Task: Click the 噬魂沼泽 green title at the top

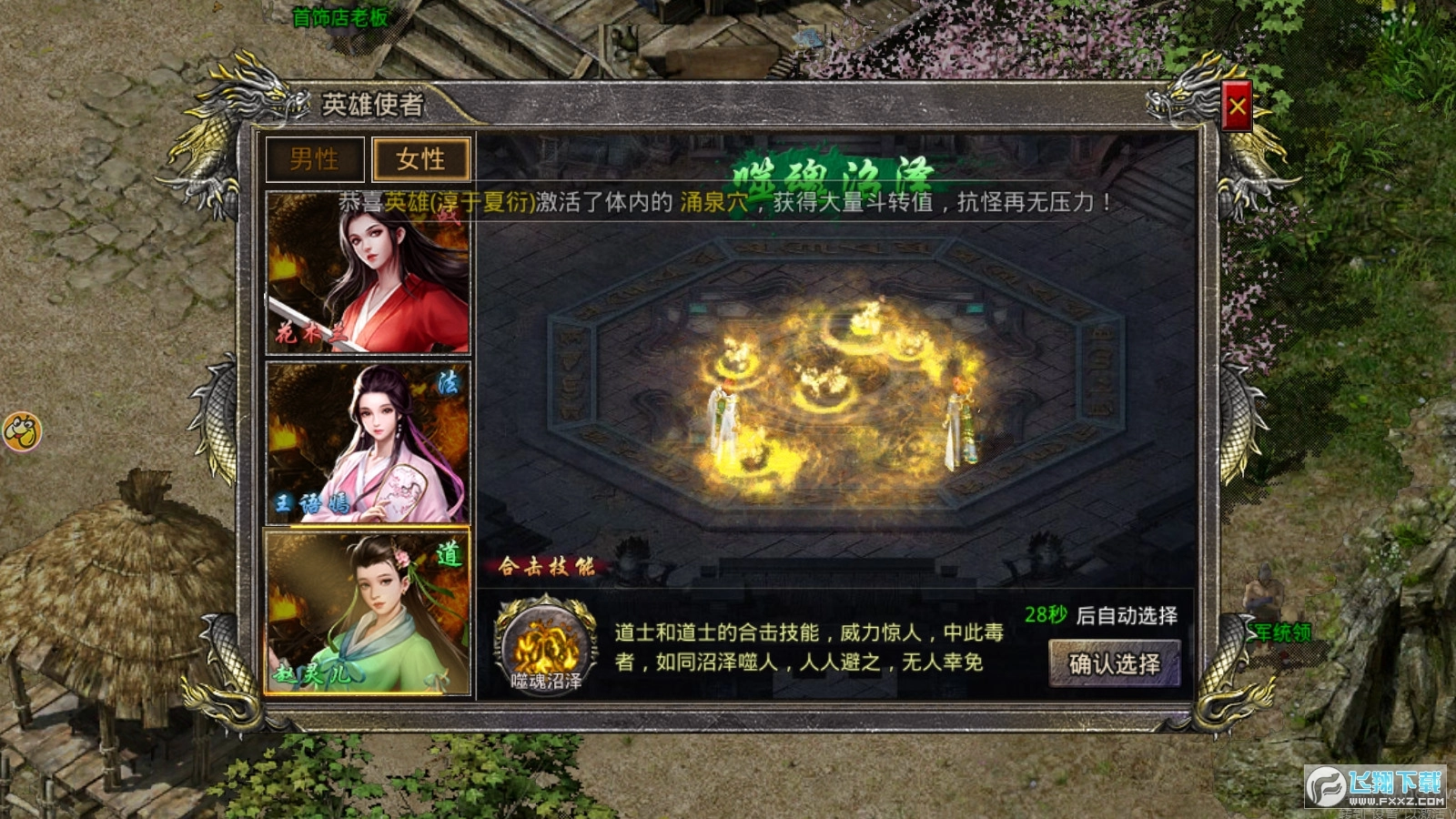Action: coord(834,173)
